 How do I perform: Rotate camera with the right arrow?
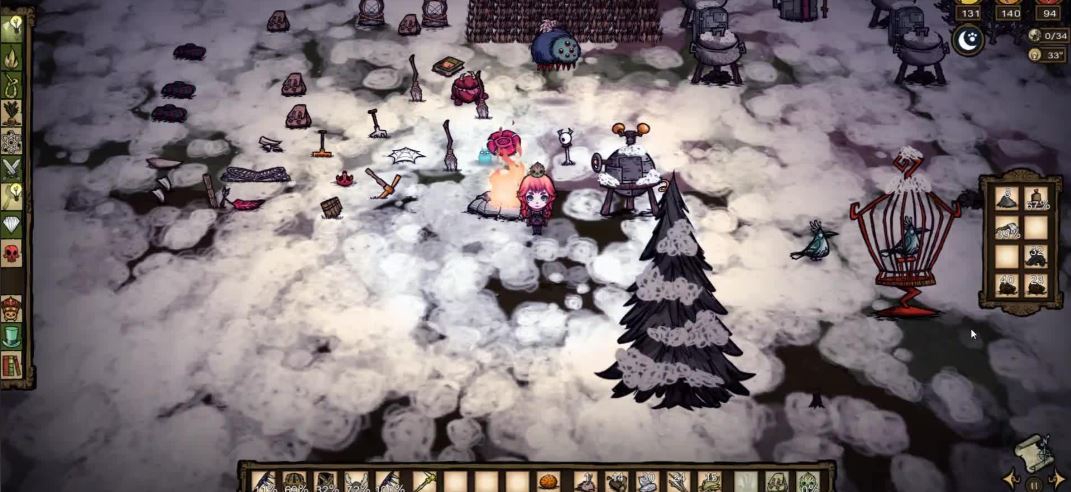[1057, 478]
